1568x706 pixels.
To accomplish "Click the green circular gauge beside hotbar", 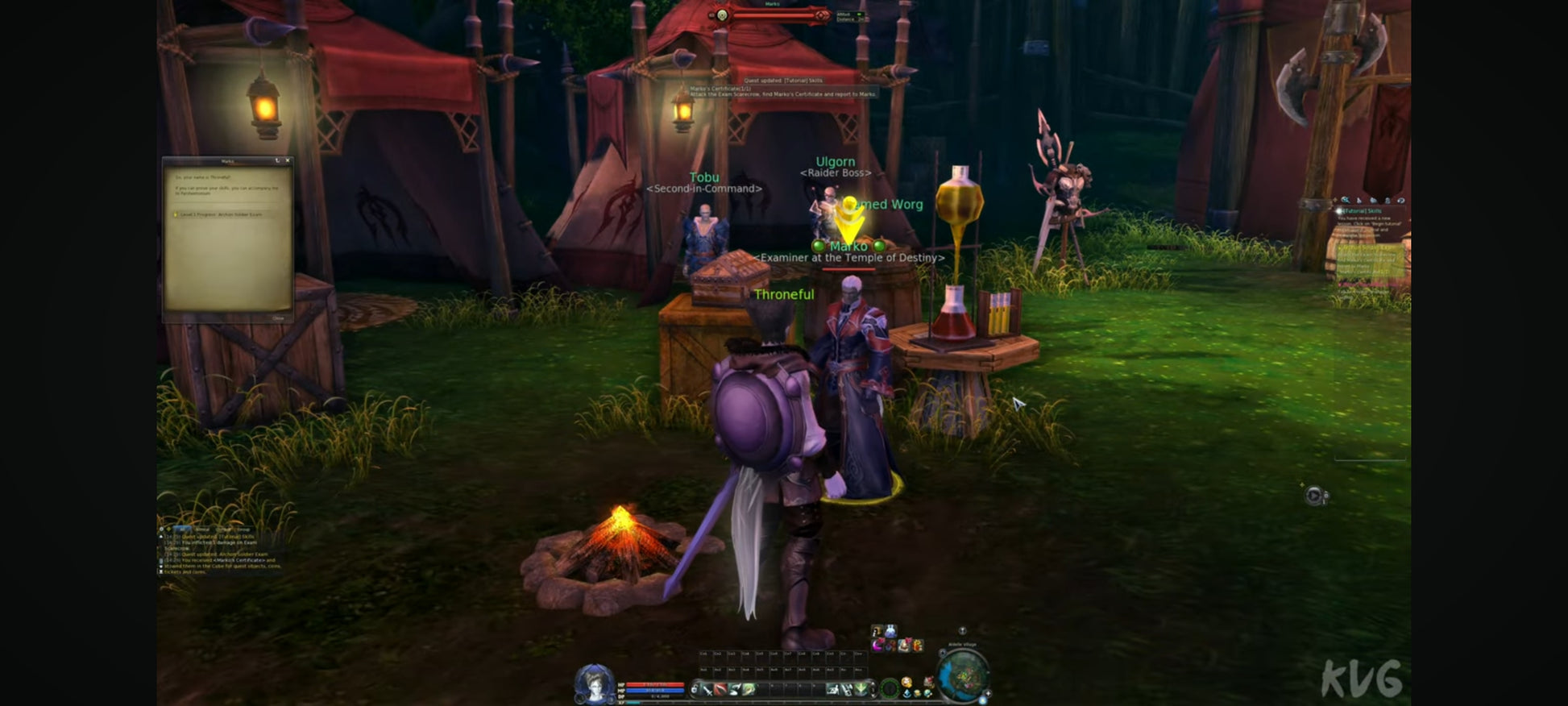I will [x=890, y=688].
